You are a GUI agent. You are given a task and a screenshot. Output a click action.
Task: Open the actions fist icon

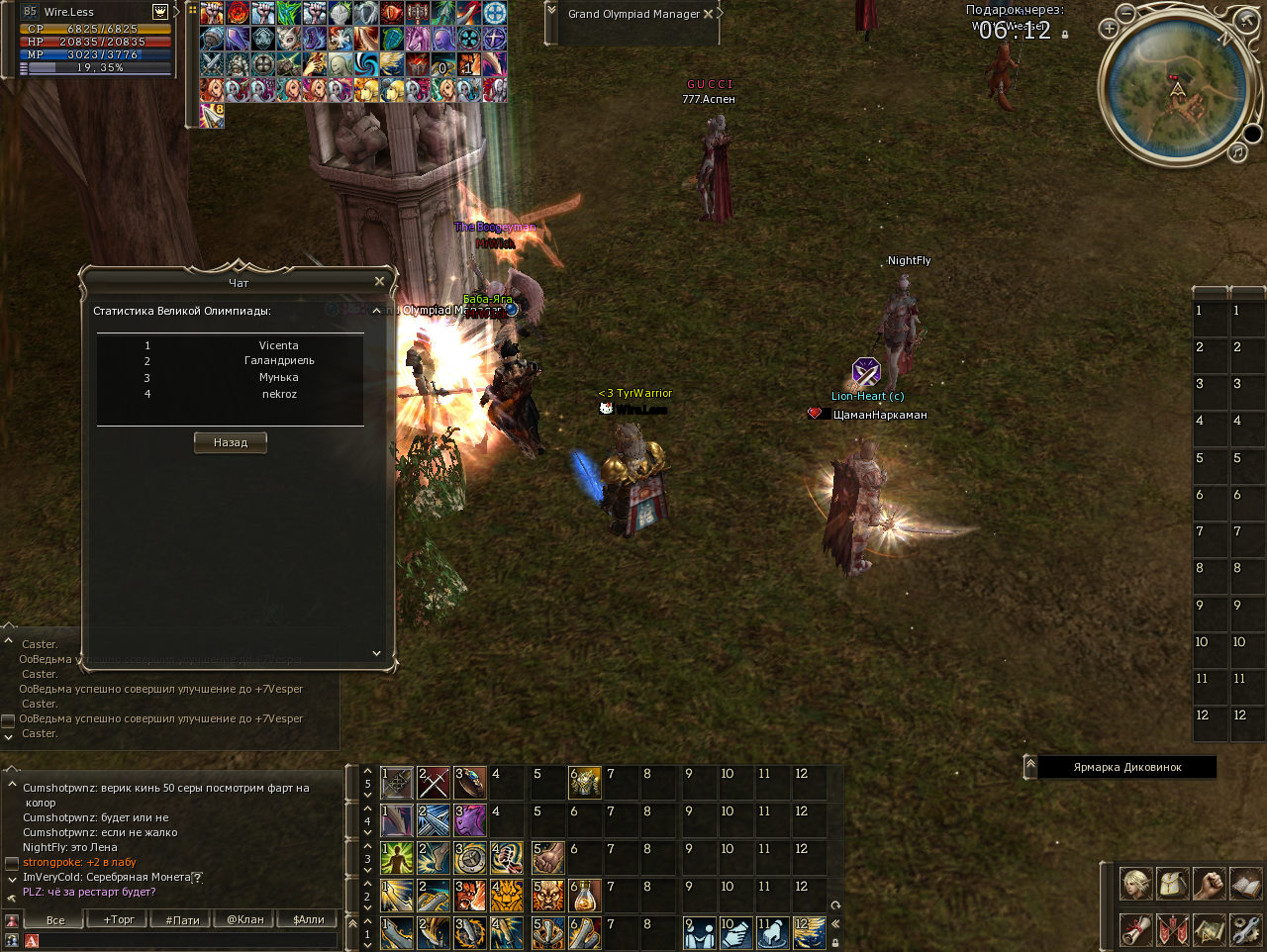click(1209, 883)
